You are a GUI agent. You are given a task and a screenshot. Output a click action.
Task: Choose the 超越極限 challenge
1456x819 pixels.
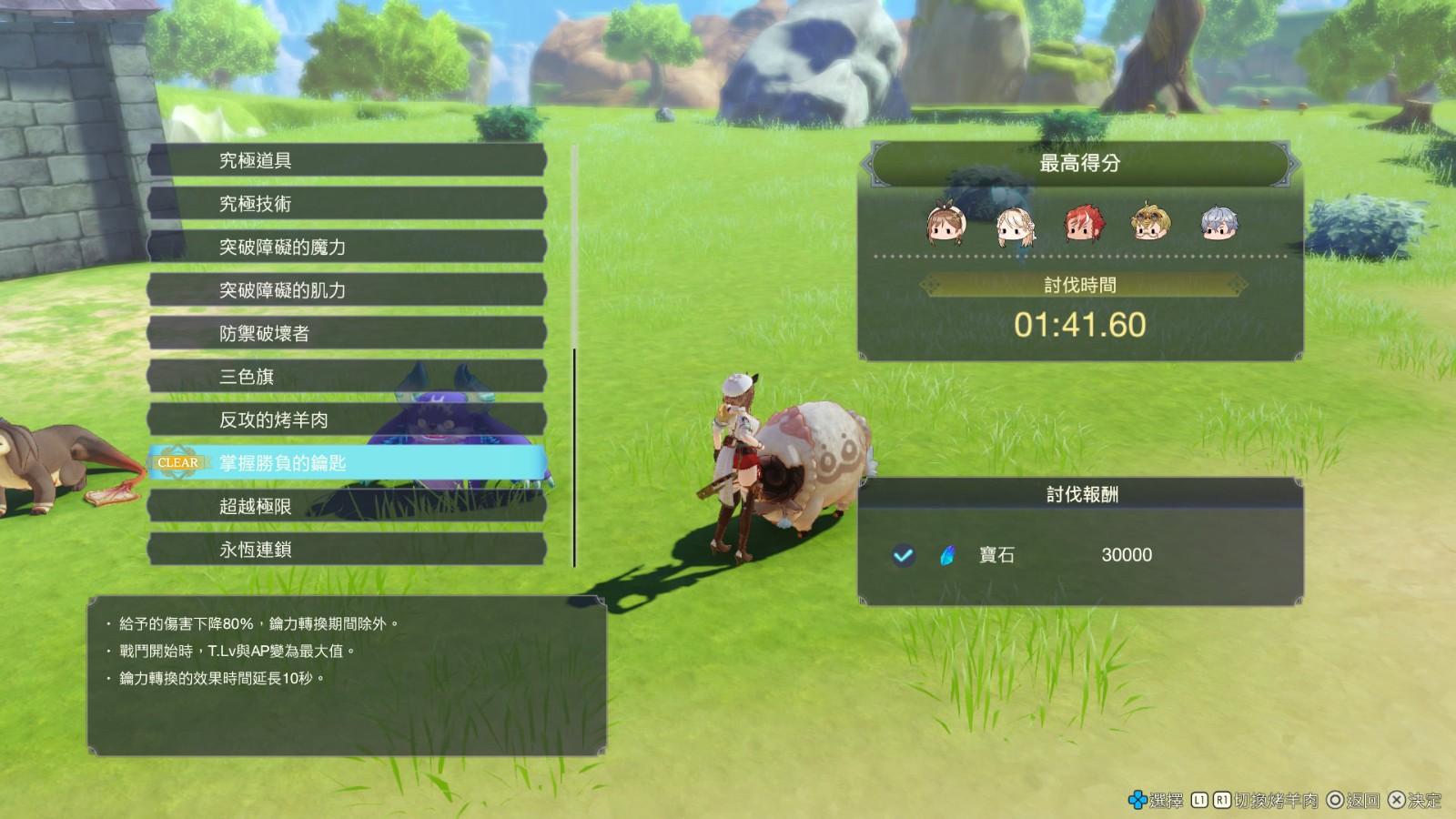pyautogui.click(x=346, y=506)
